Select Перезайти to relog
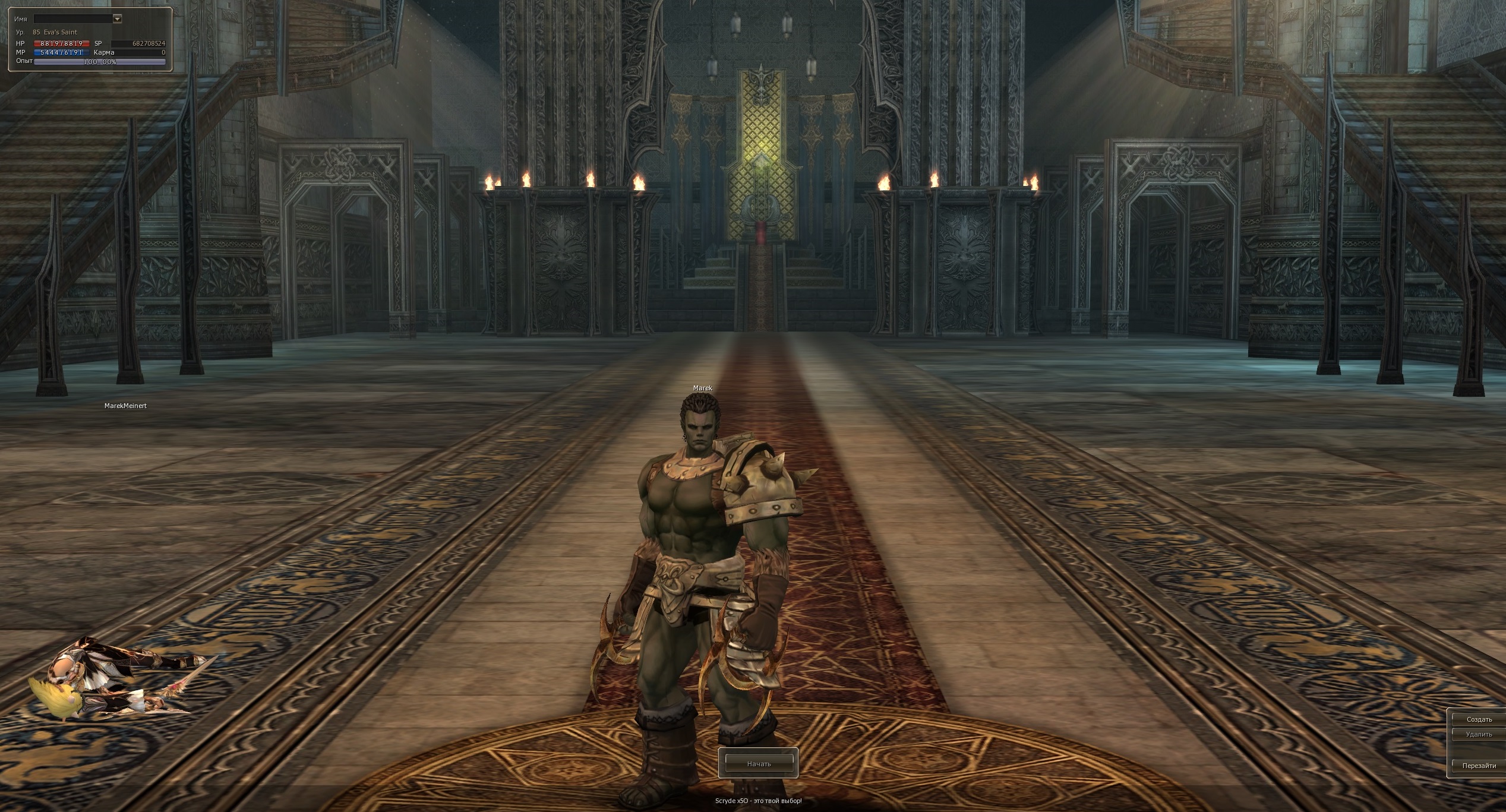The width and height of the screenshot is (1506, 812). 1479,766
